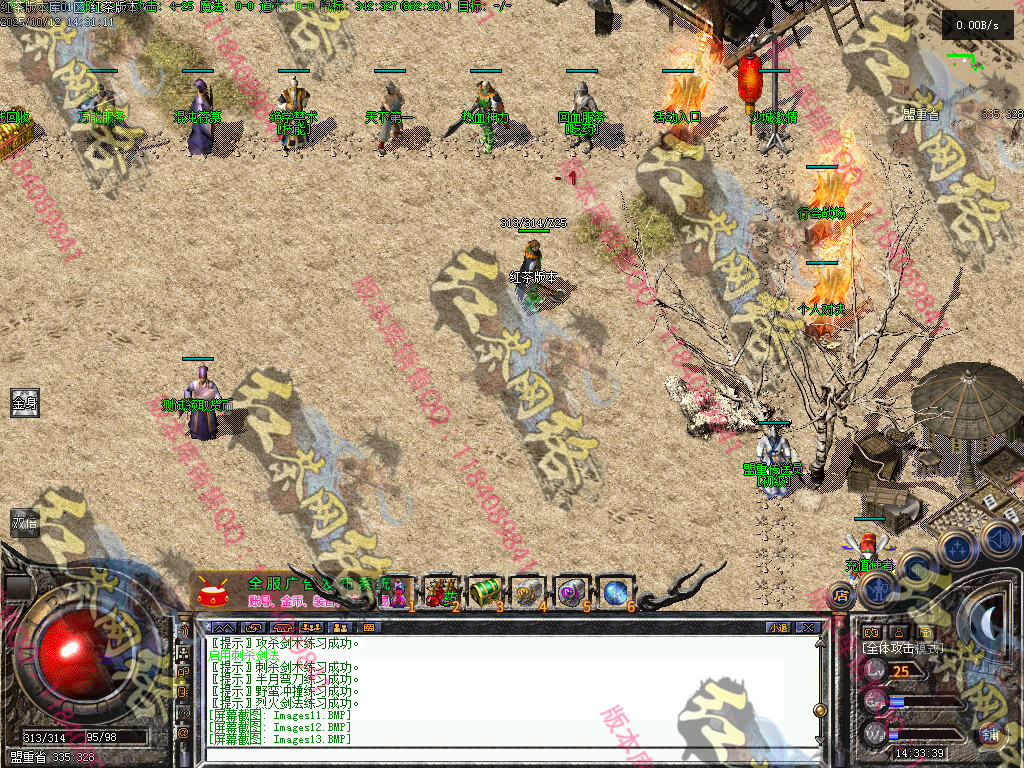Close the chat panel with the X button
Screen dimensions: 1024x768
[x=808, y=627]
